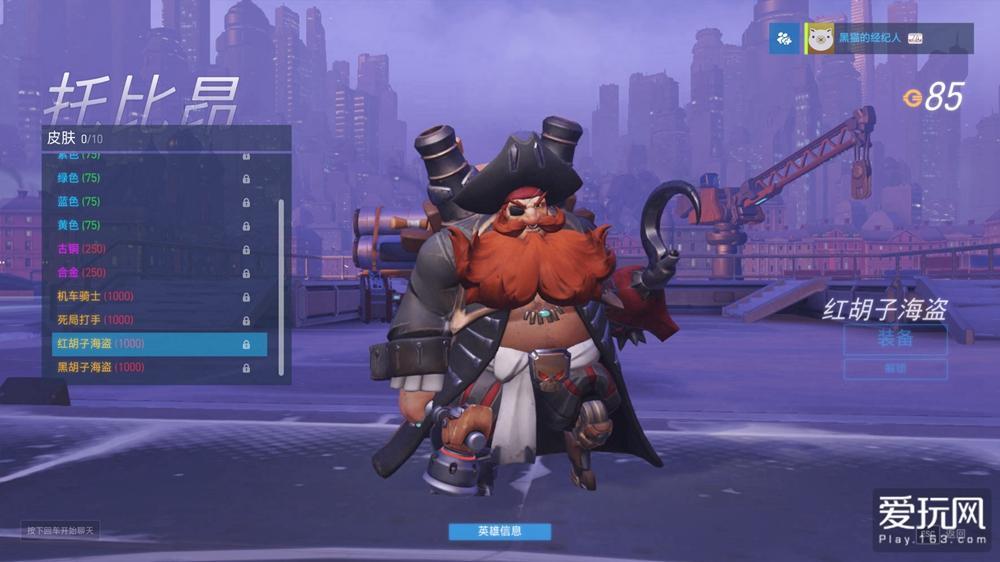Select the 黑胡子海盗 skin entry

coord(150,367)
